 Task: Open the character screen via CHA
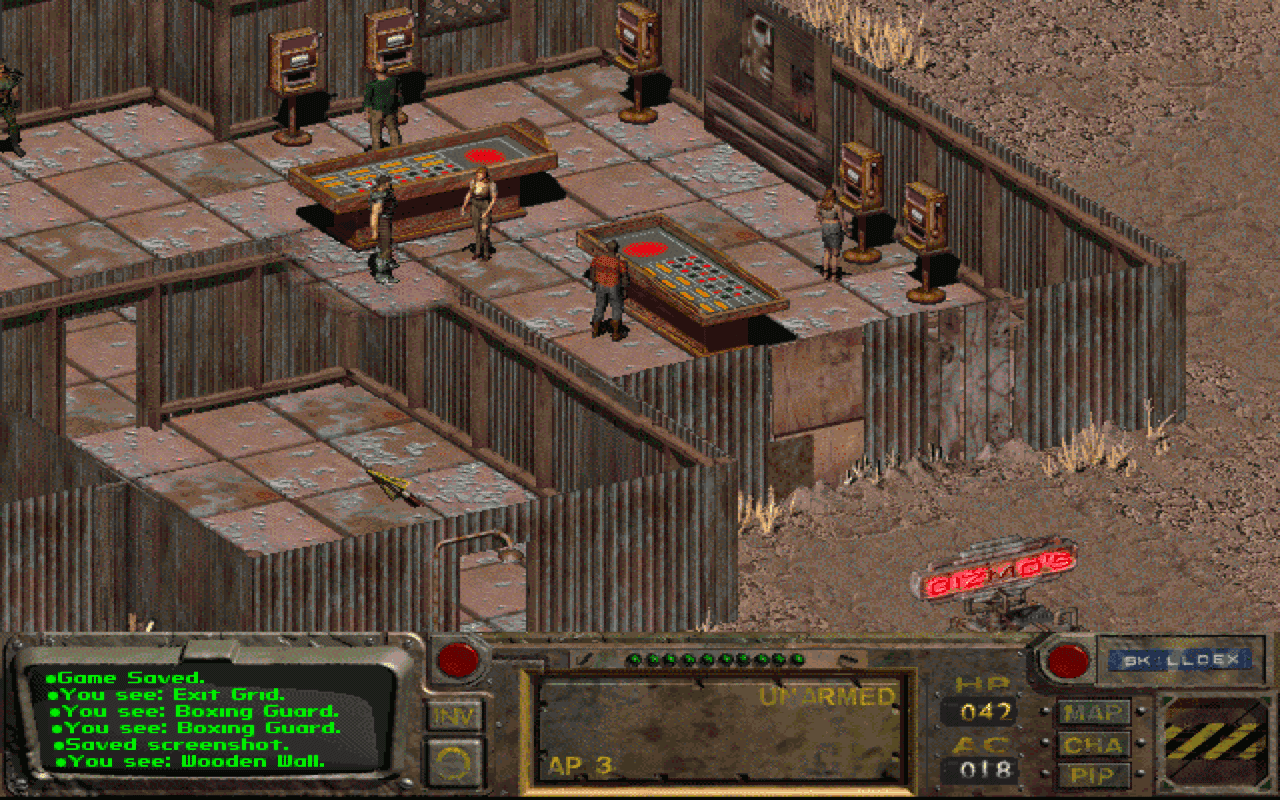tap(1095, 744)
